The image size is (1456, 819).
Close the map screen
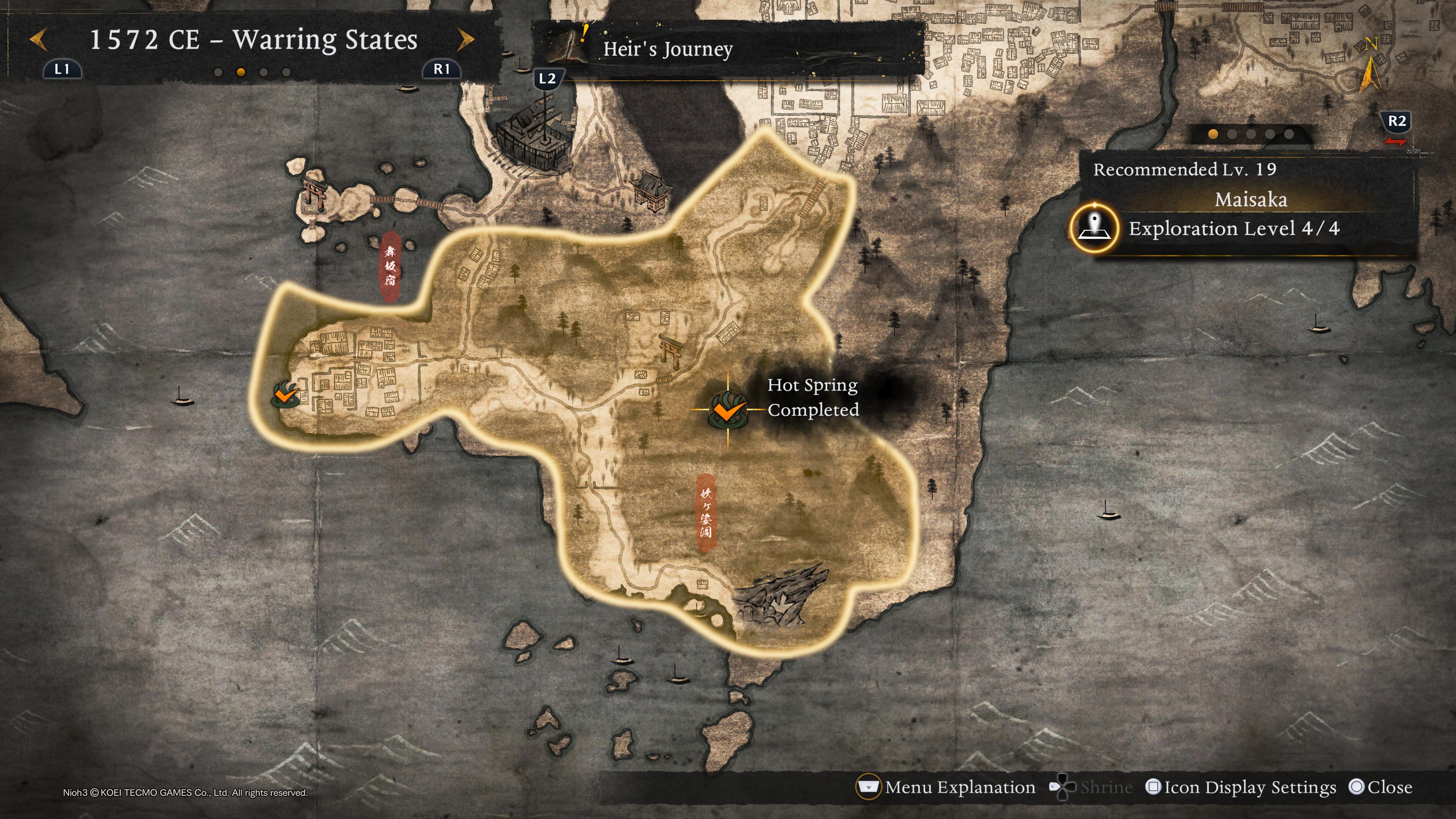1380,787
